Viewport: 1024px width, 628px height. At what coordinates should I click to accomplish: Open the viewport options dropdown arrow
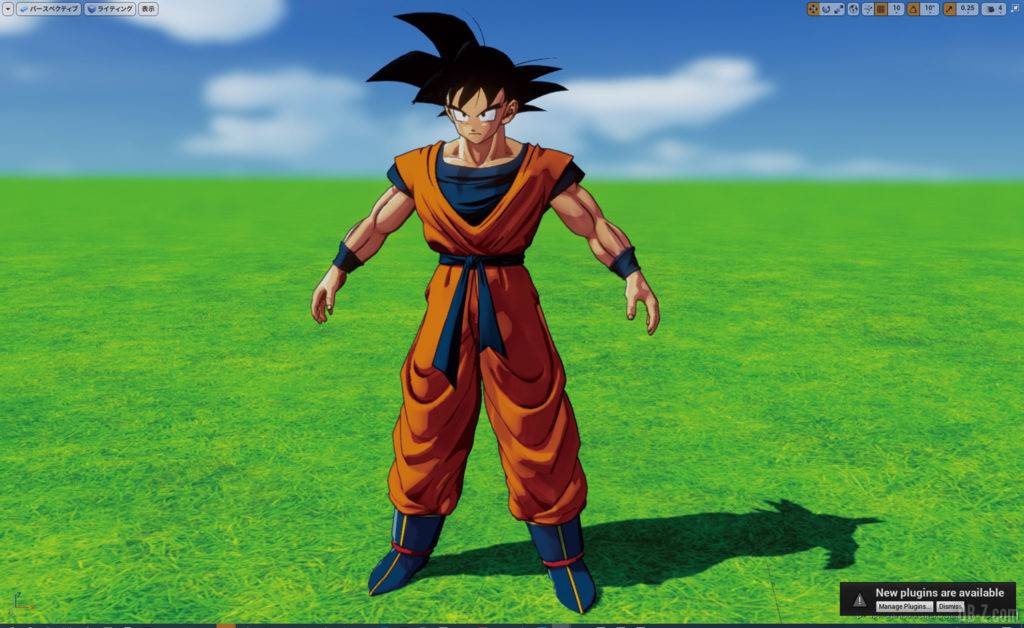click(x=7, y=9)
